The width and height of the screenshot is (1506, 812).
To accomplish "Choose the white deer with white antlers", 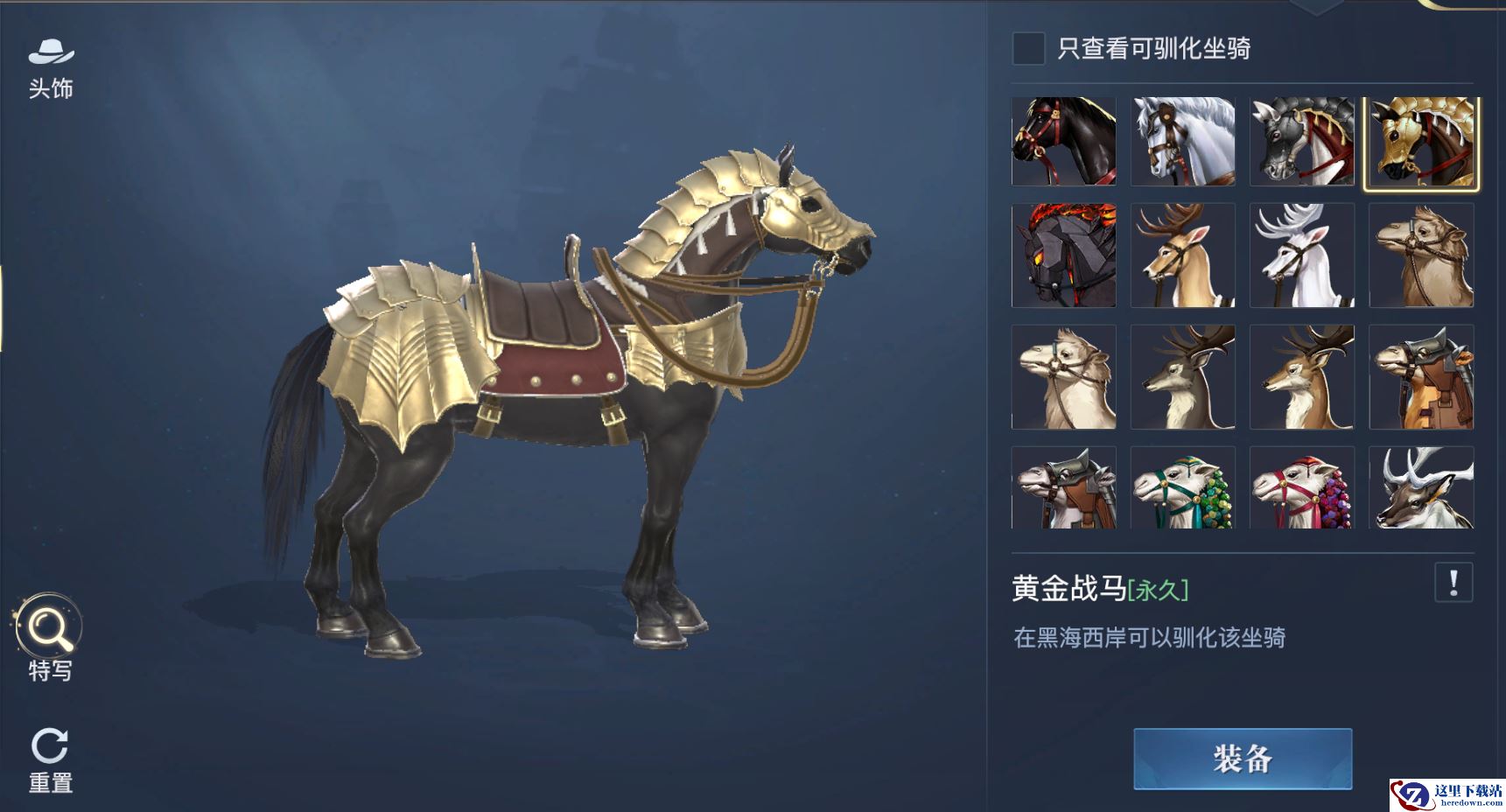I will click(x=1302, y=255).
